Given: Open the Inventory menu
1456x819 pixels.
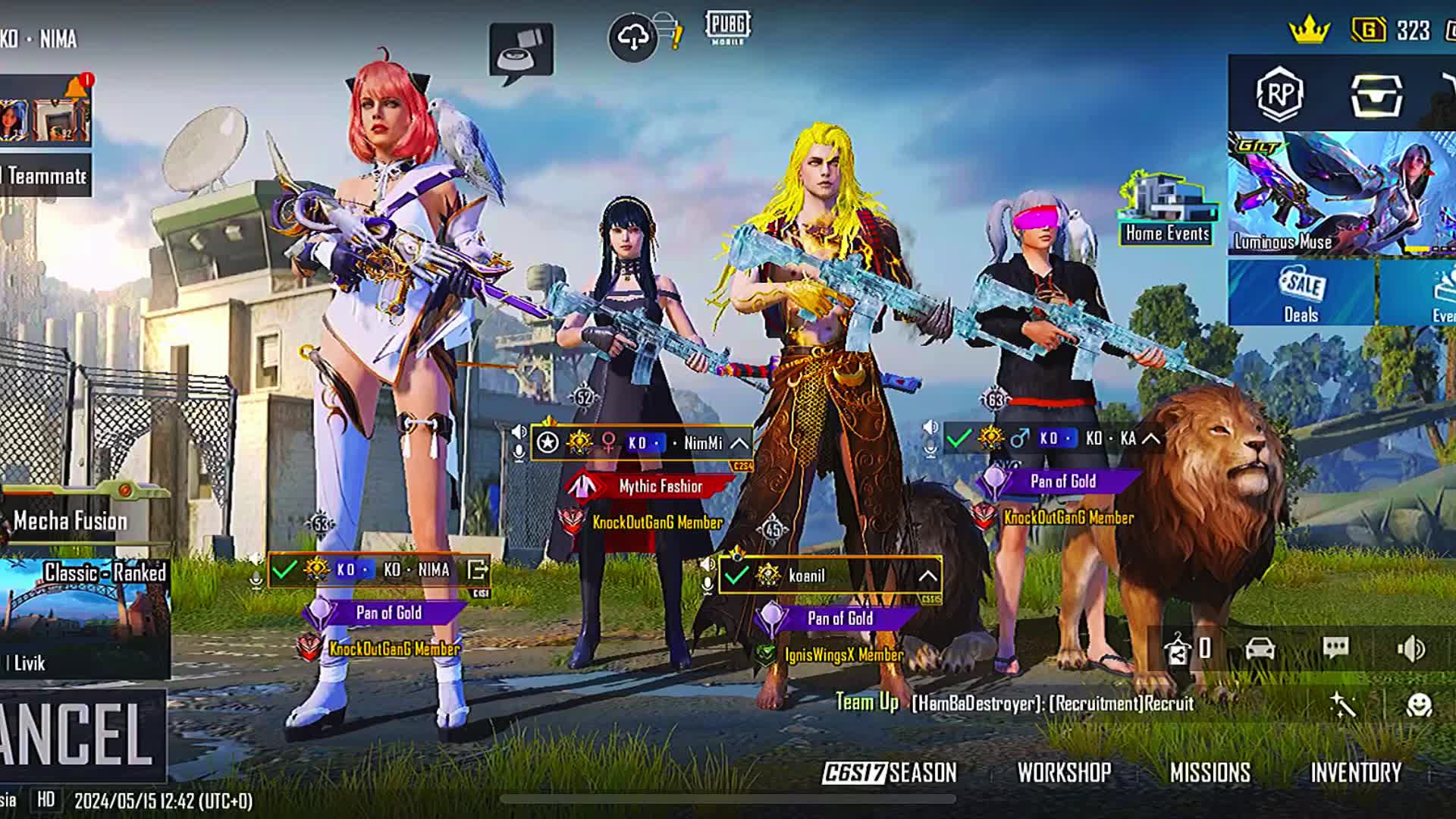Looking at the screenshot, I should 1356,773.
